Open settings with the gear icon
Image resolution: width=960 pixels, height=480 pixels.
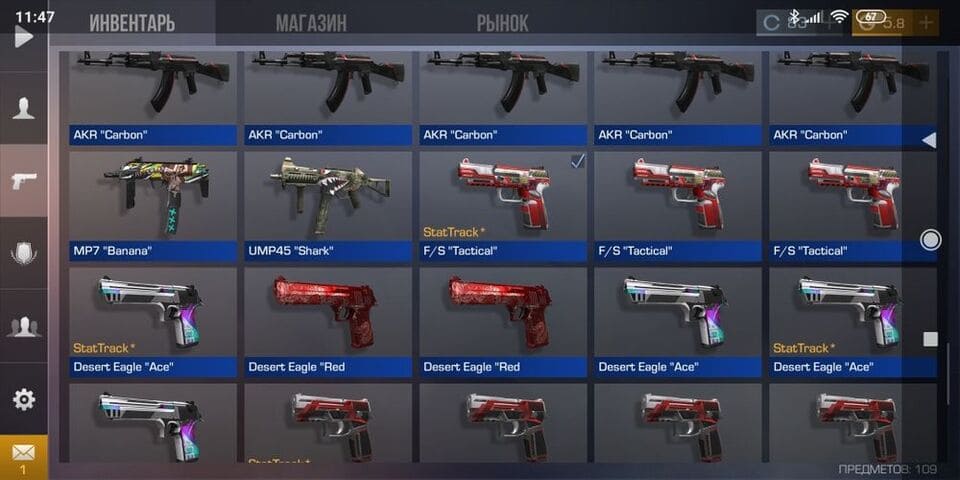pos(23,399)
